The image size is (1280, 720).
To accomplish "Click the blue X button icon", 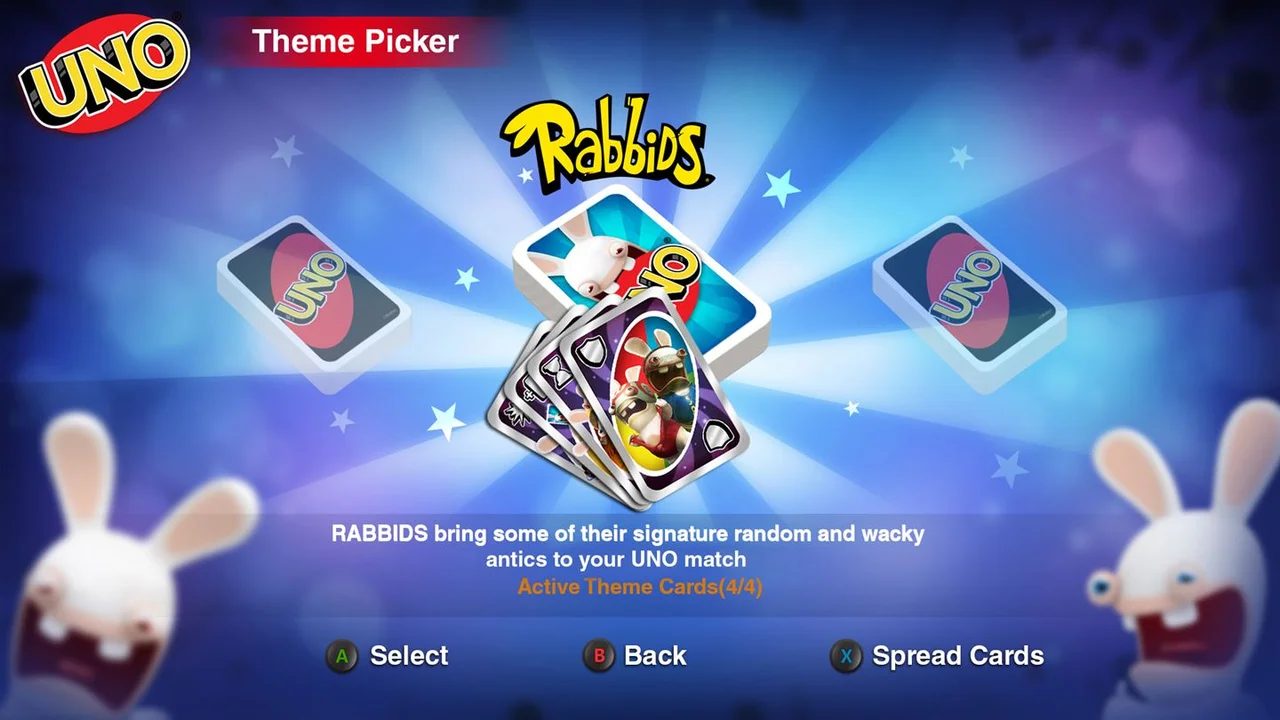I will 847,658.
